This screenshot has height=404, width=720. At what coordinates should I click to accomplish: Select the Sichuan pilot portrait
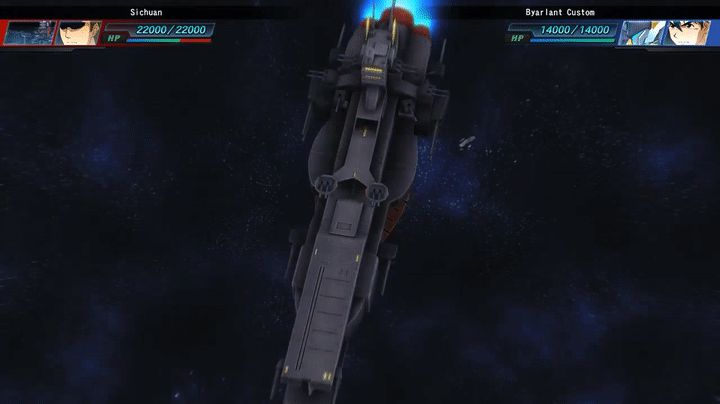pos(78,33)
